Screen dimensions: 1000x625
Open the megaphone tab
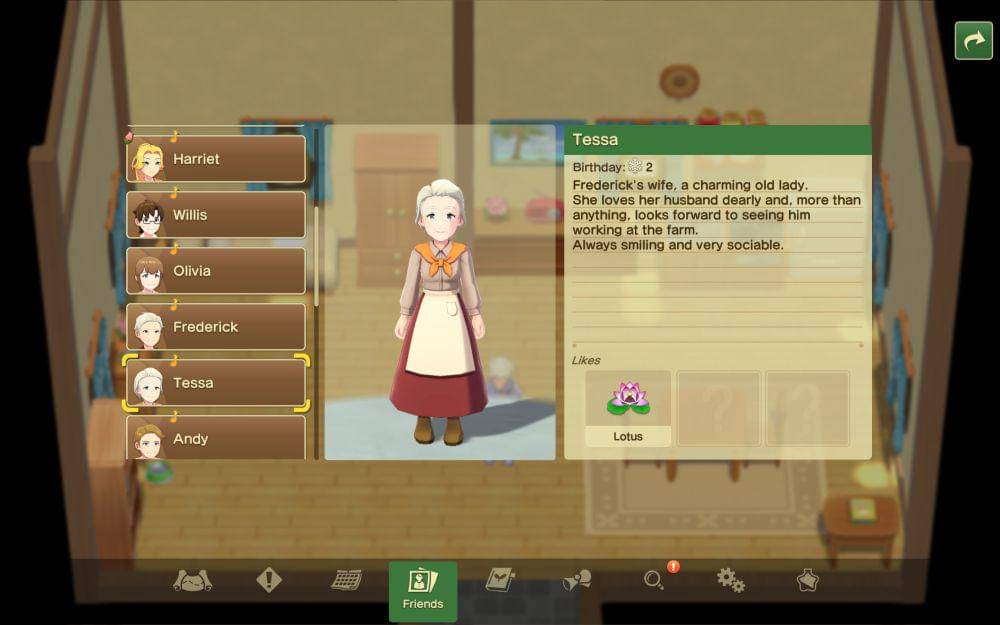[x=577, y=580]
